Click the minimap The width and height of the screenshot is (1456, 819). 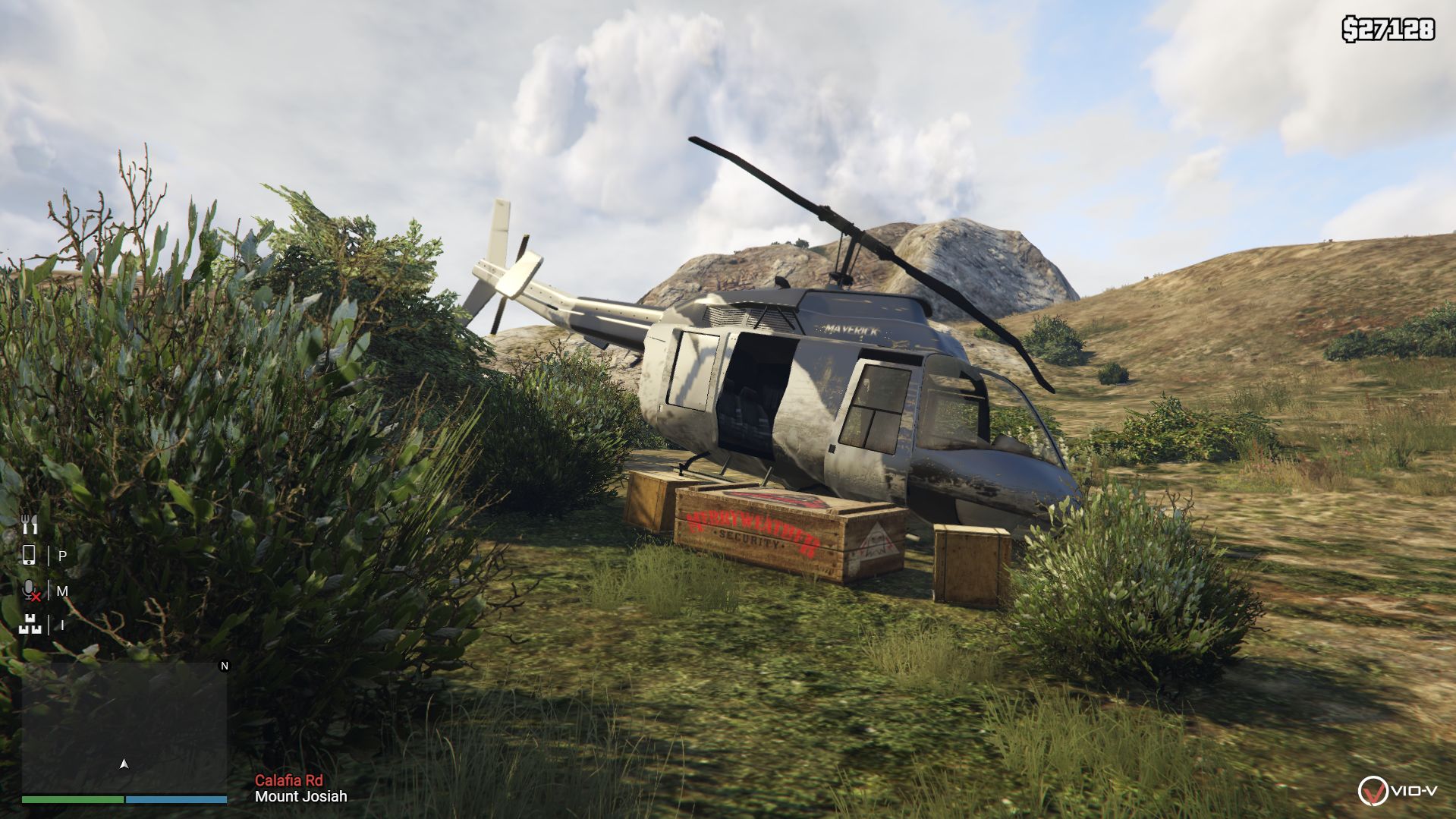click(x=124, y=727)
